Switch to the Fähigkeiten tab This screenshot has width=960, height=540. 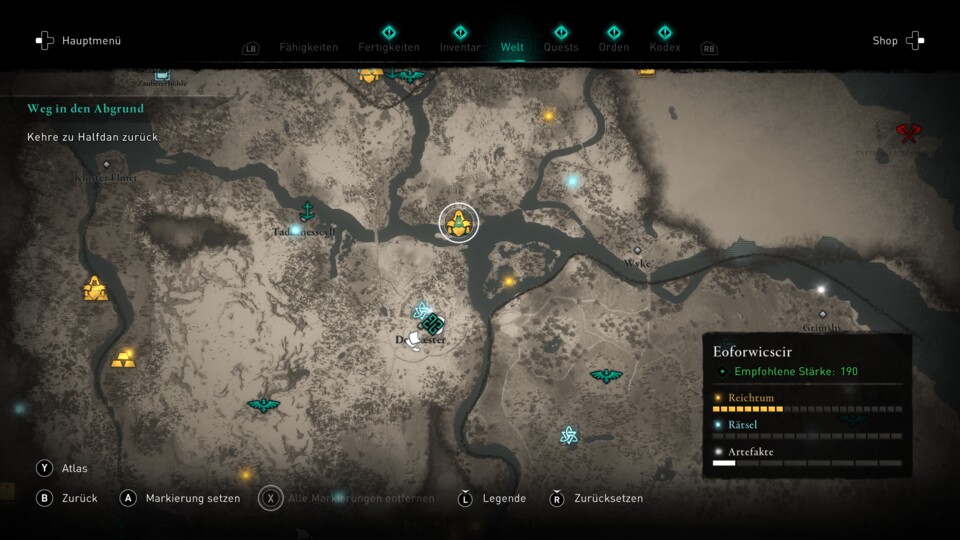(308, 47)
